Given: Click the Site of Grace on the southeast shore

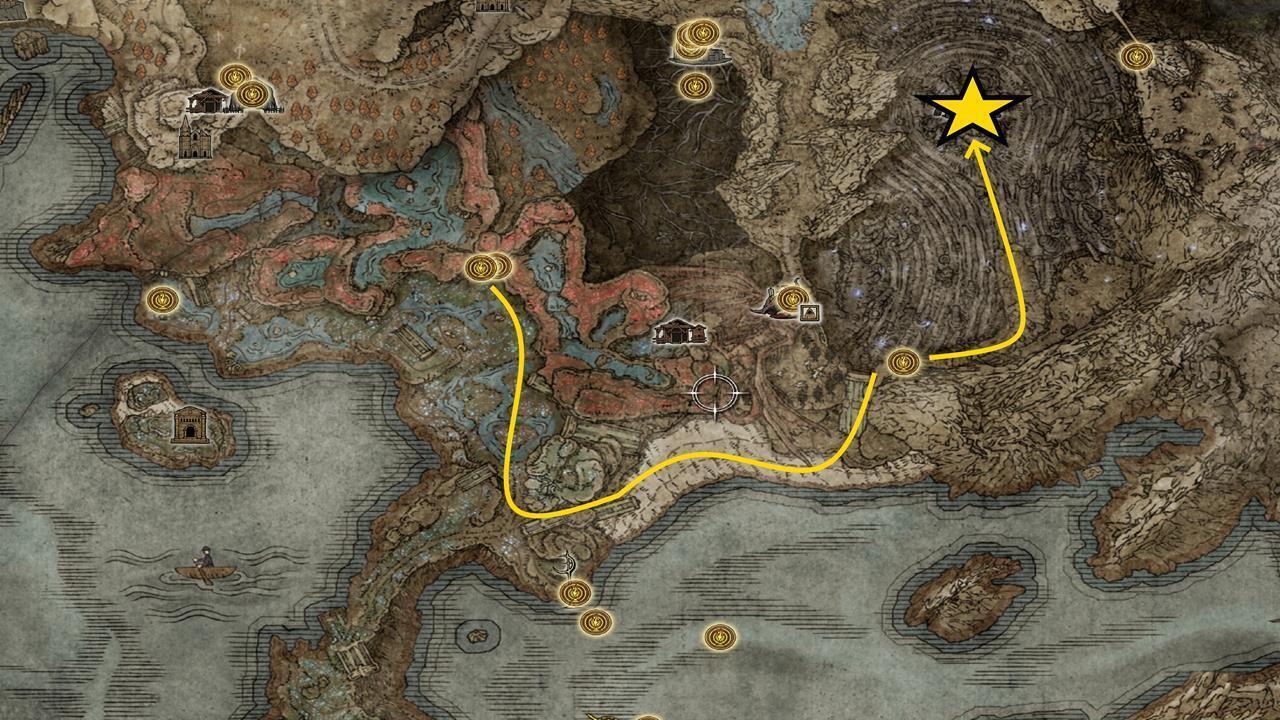Looking at the screenshot, I should click(720, 636).
